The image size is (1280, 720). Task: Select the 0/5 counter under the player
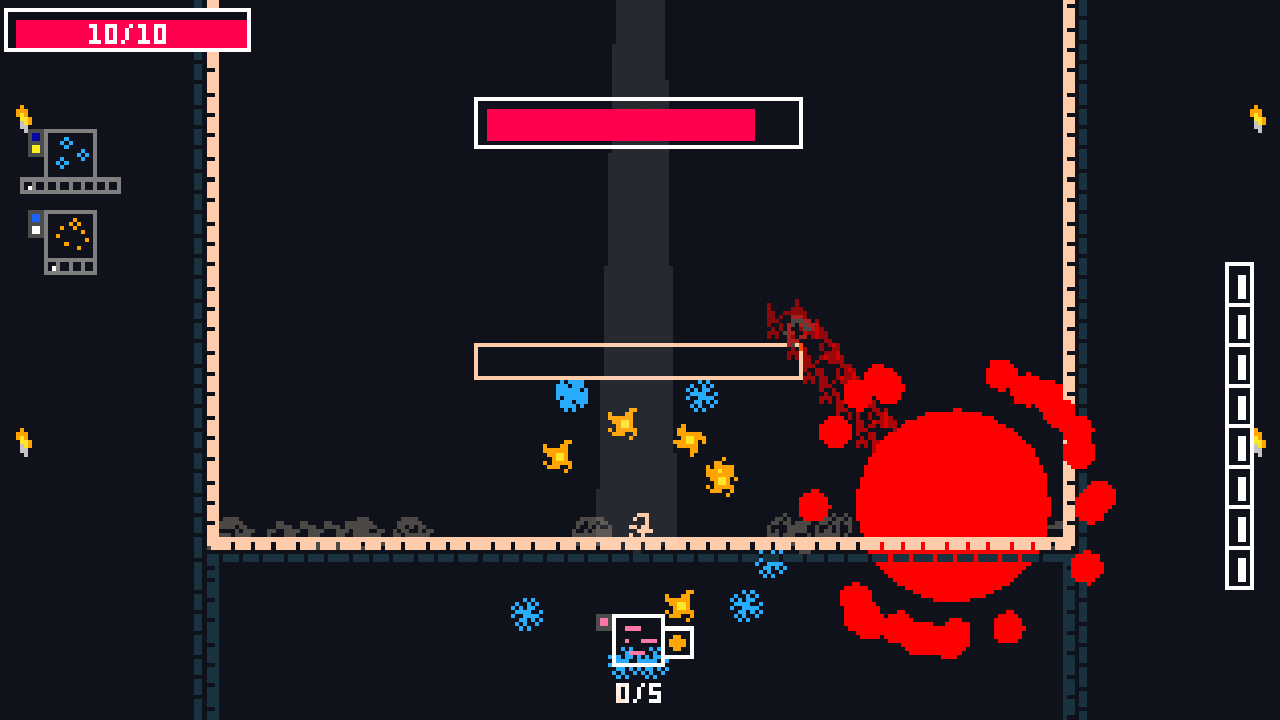pyautogui.click(x=638, y=695)
